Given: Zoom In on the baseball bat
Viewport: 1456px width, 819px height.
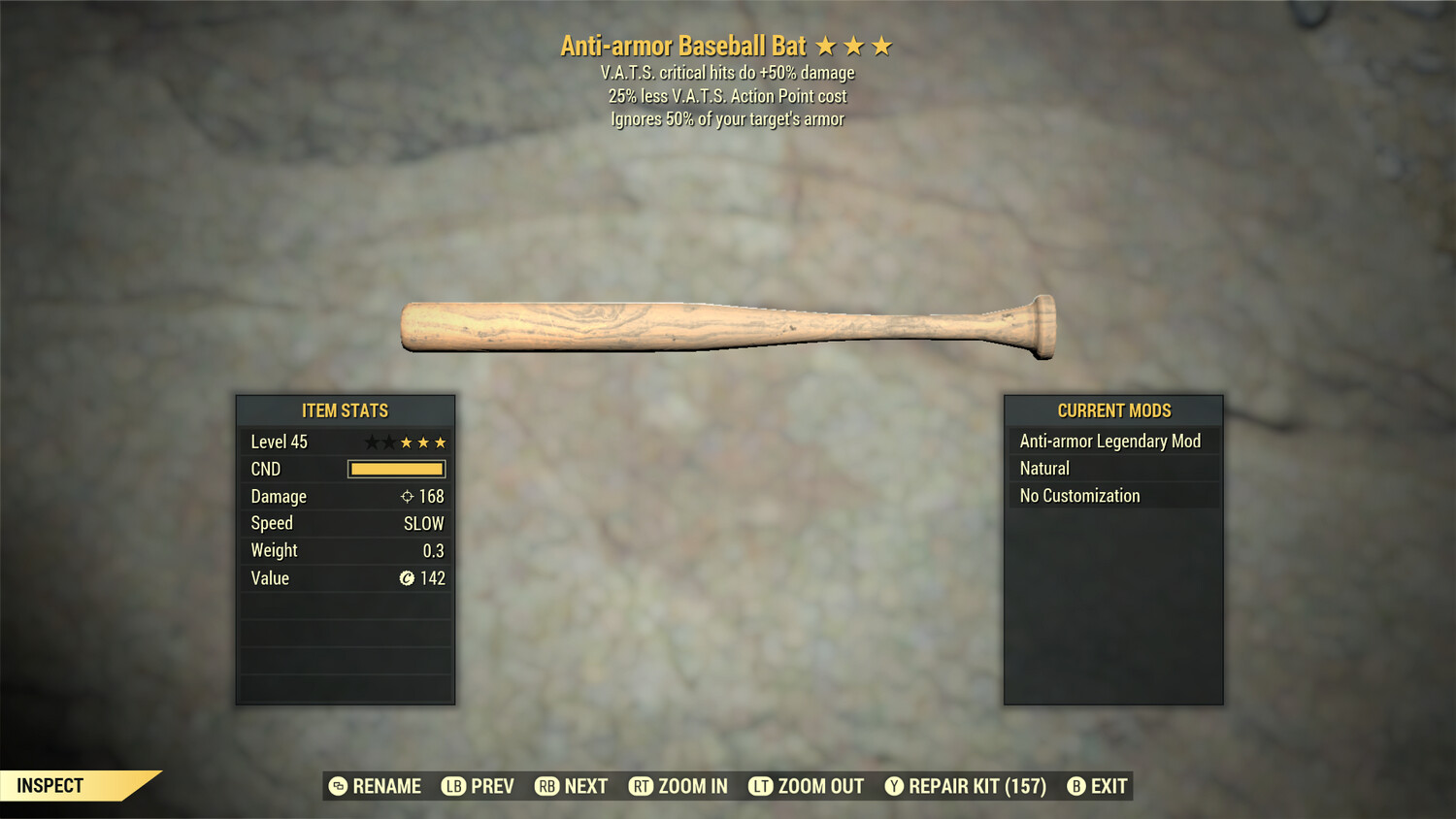Looking at the screenshot, I should coord(678,786).
